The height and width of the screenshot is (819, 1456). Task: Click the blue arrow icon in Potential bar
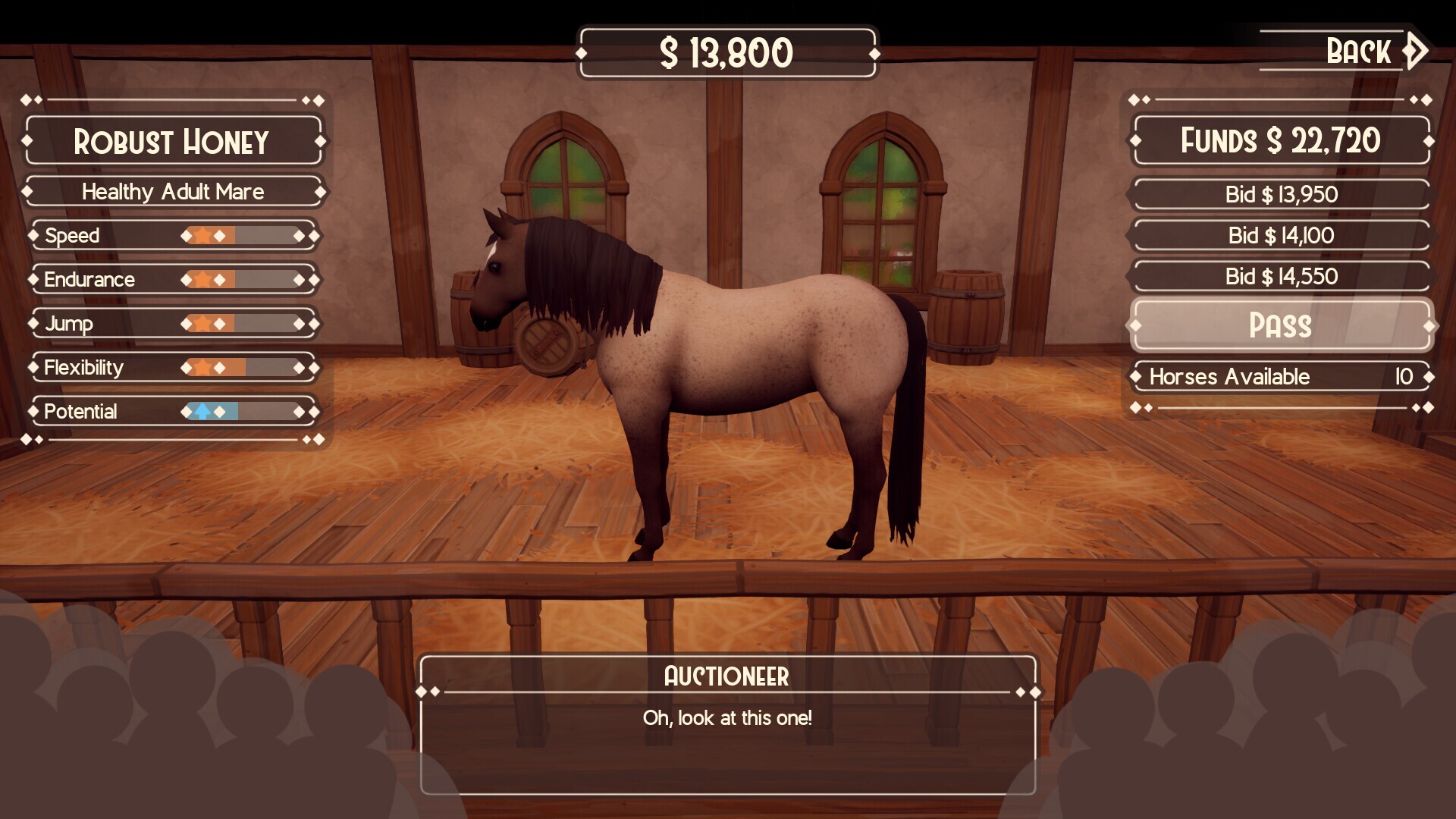click(x=202, y=412)
